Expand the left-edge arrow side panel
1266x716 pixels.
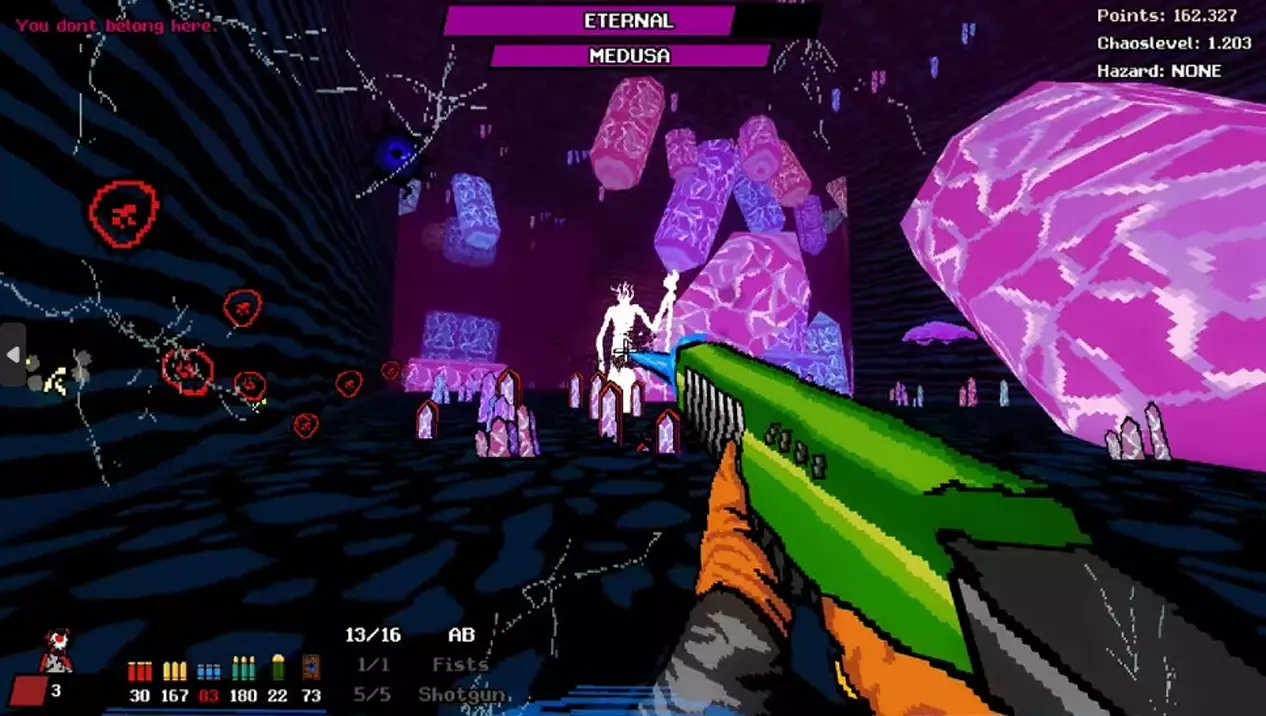pos(13,355)
